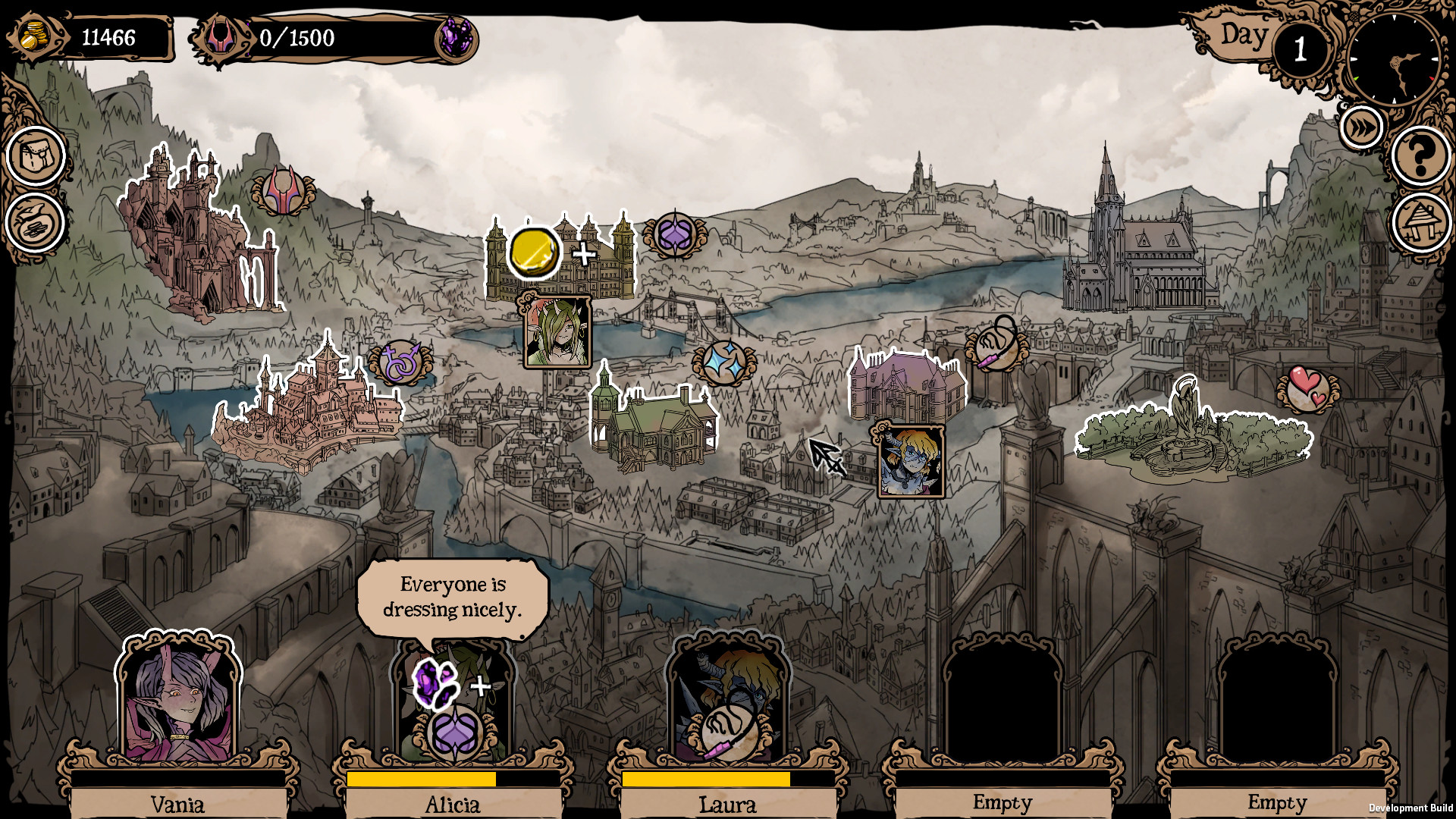The width and height of the screenshot is (1456, 819).
Task: Click the horned mask emblem by castle
Action: pyautogui.click(x=283, y=191)
